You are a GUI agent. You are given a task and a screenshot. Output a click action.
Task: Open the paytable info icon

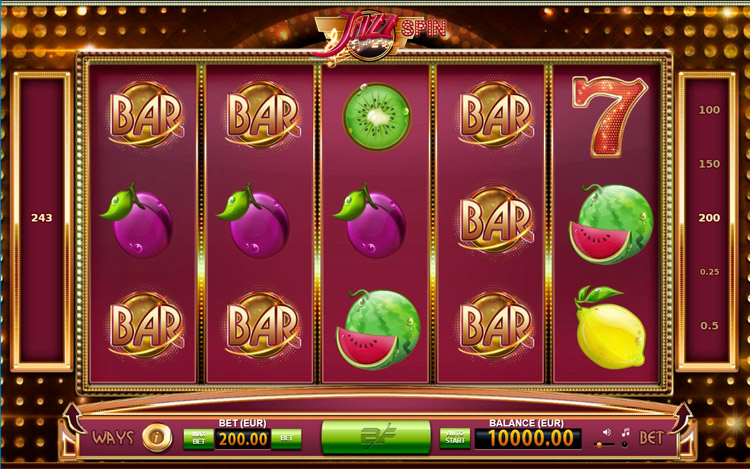pos(155,437)
